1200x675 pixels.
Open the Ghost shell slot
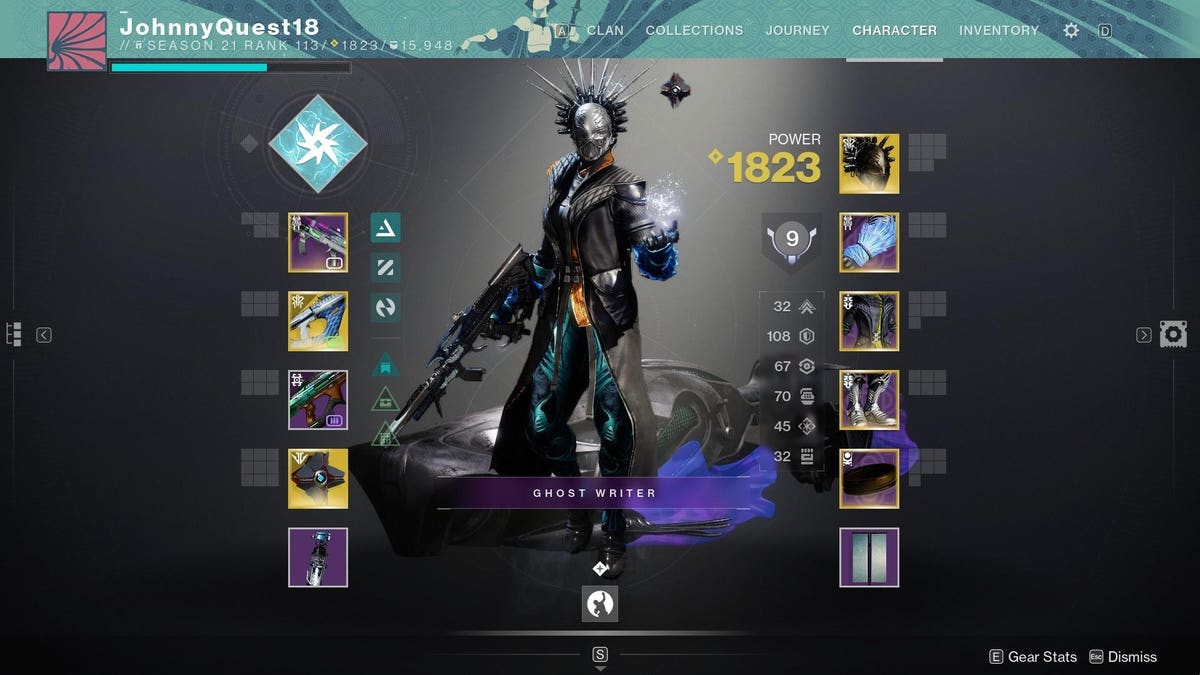(x=318, y=478)
